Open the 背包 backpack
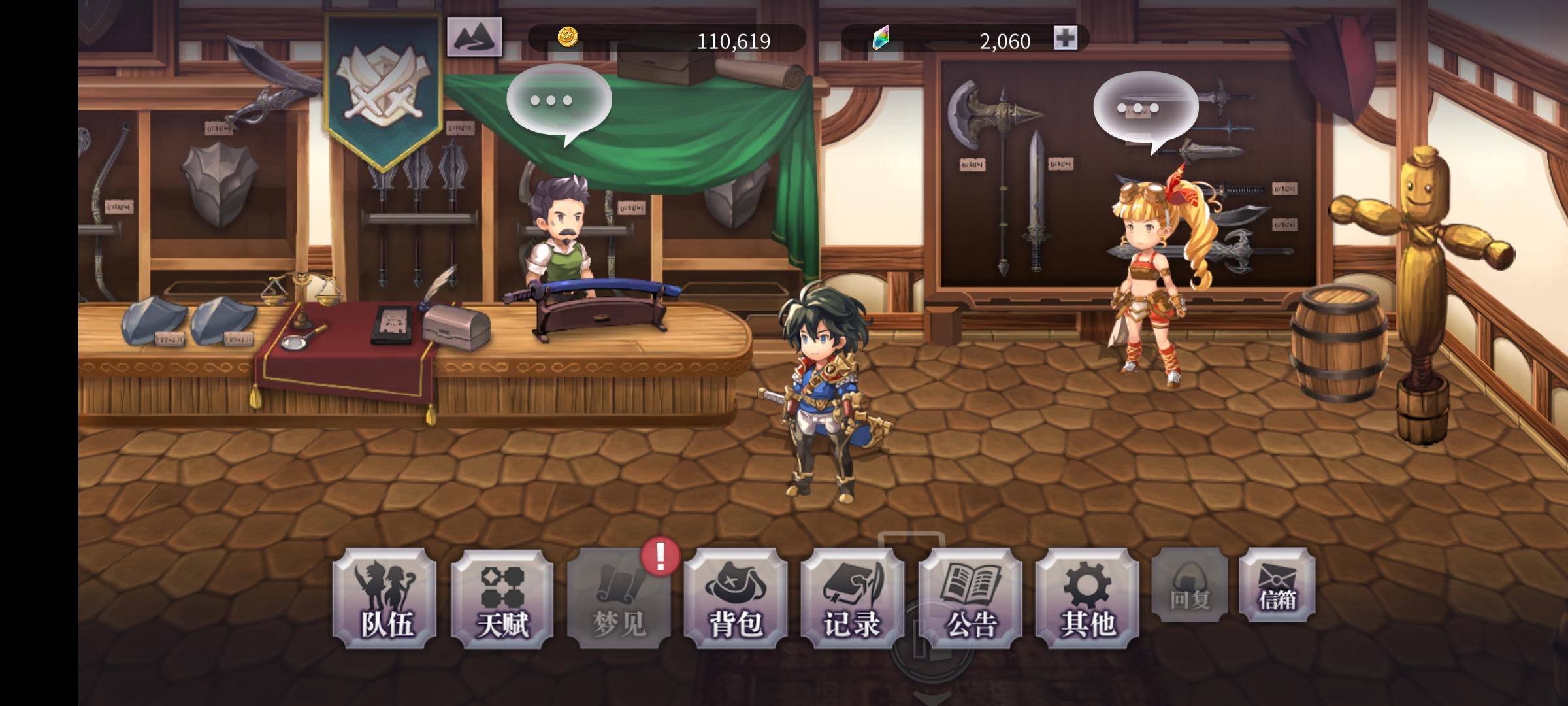The width and height of the screenshot is (1568, 706). tap(736, 599)
